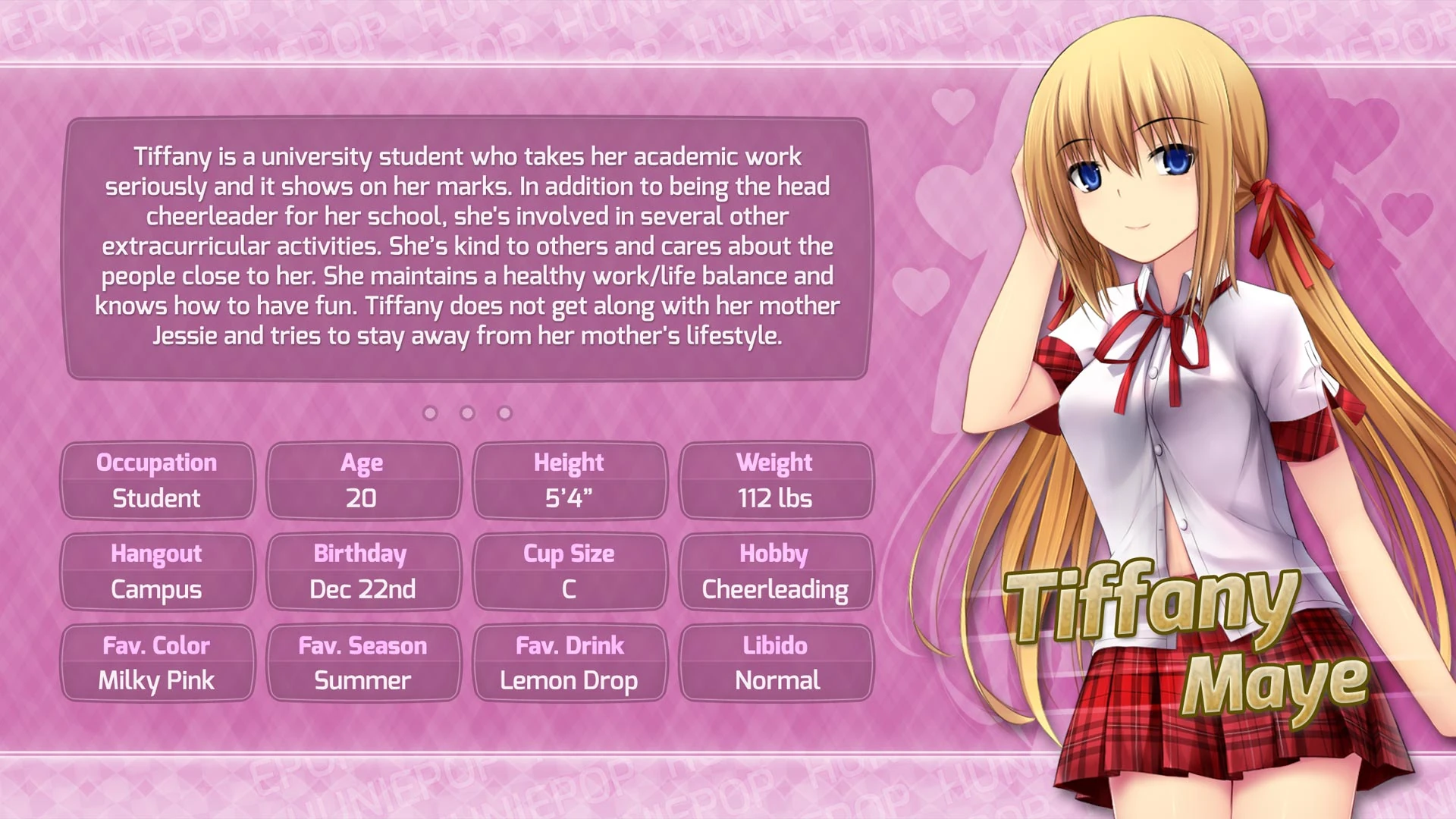This screenshot has height=819, width=1456.
Task: Select the Hangout entry labeled Campus
Action: pyautogui.click(x=157, y=571)
